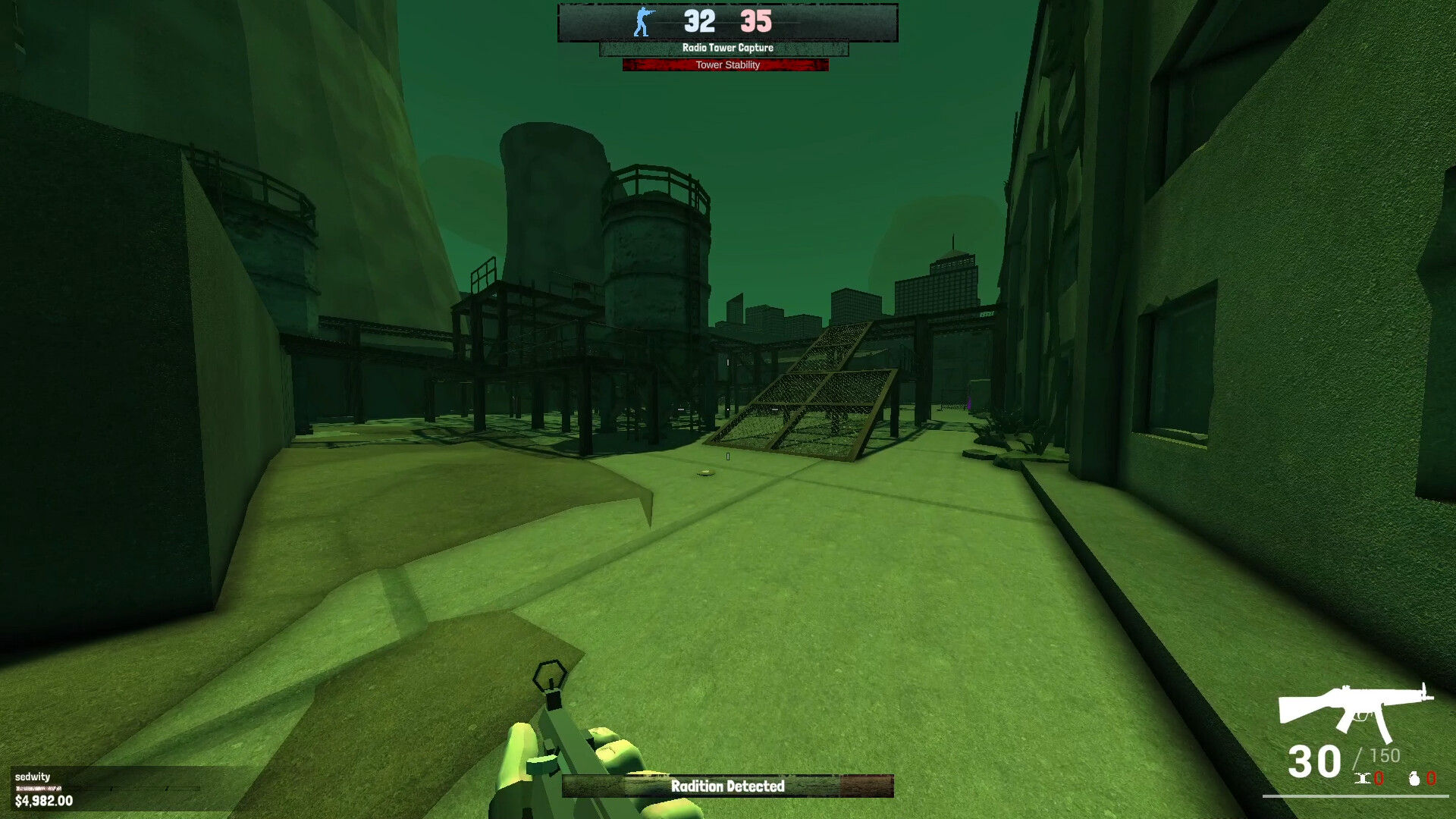Click the grenade icon near ammo counter

(x=1414, y=779)
